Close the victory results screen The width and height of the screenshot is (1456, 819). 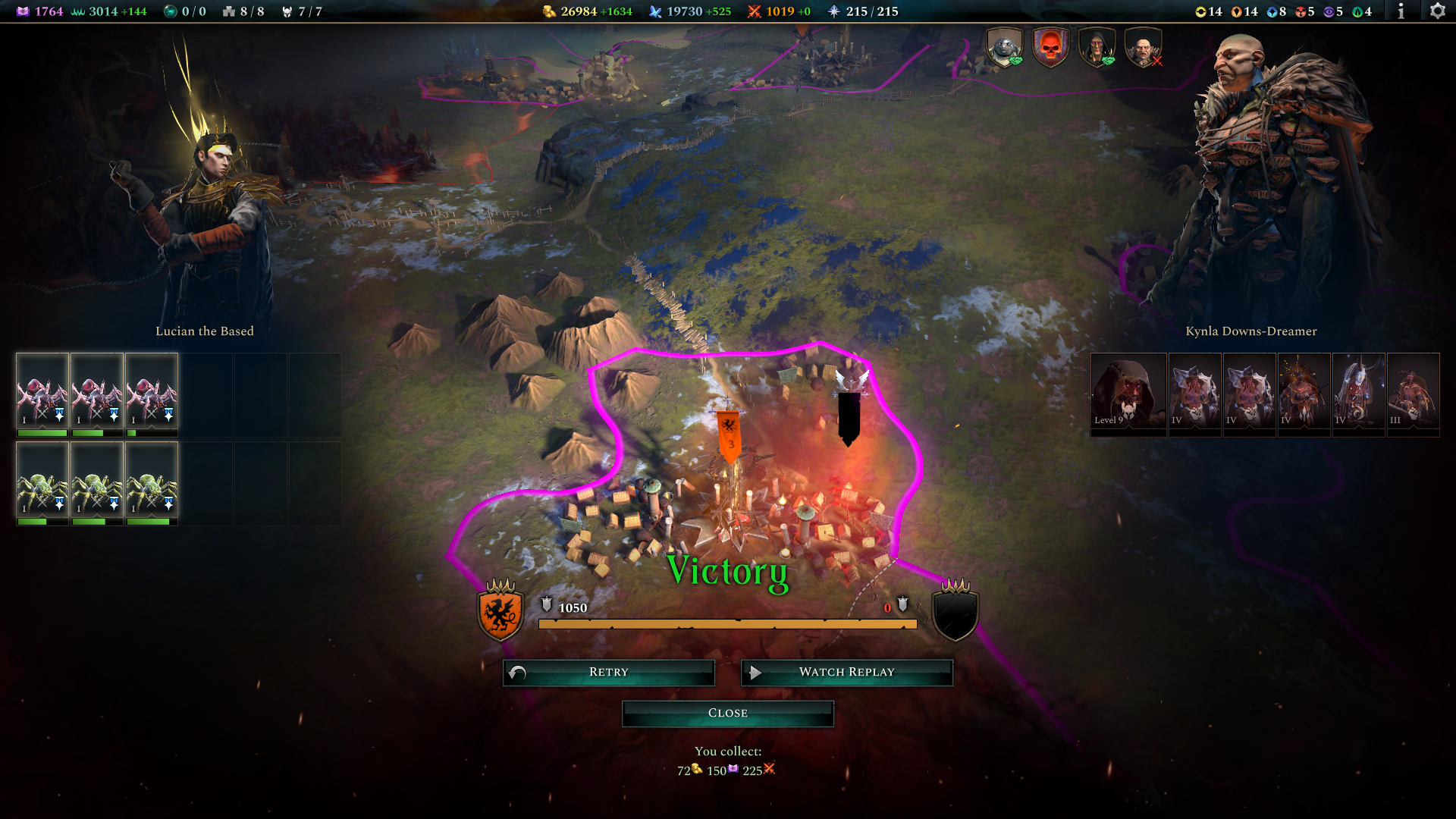click(x=727, y=714)
